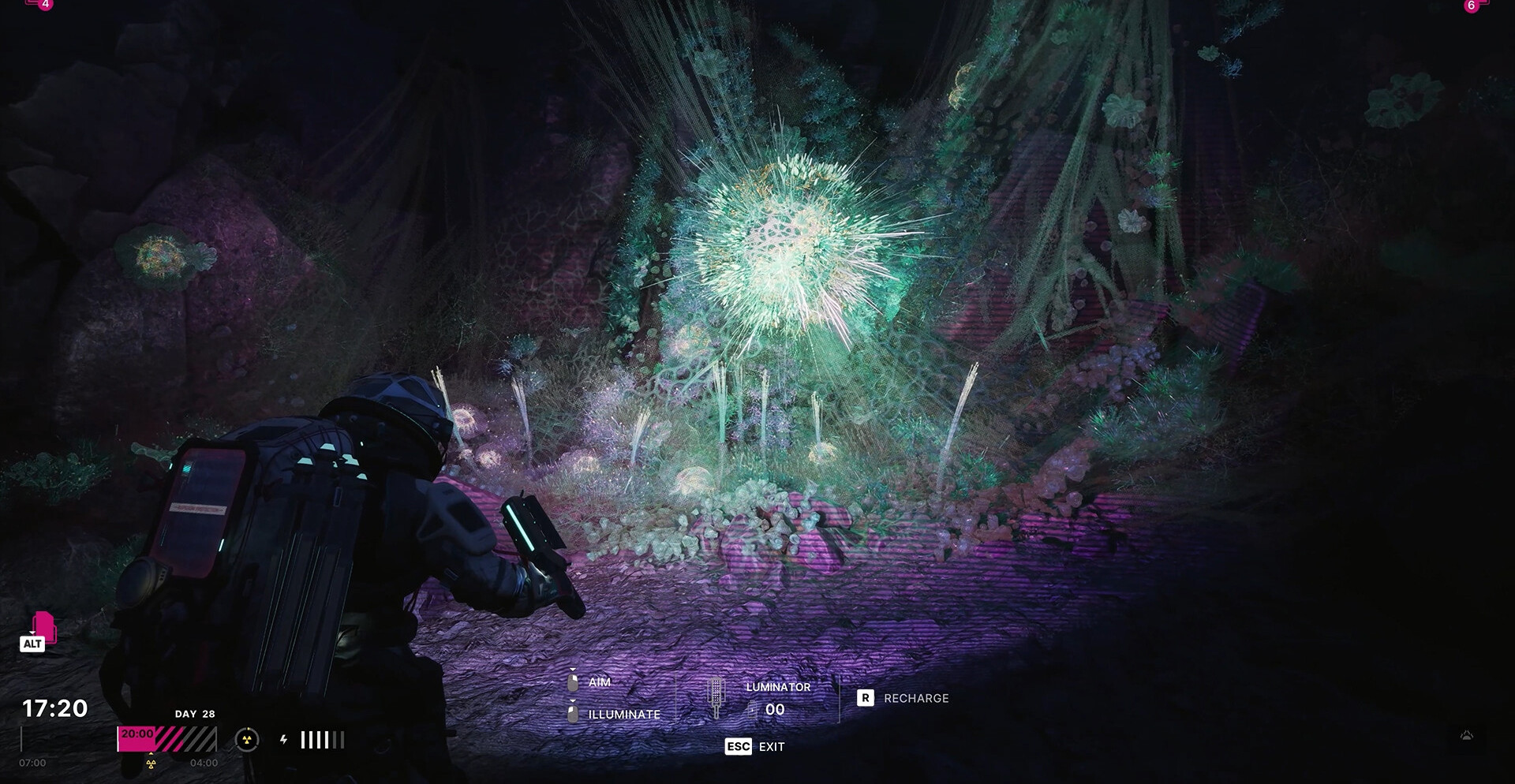Click the small radiation marker under the day bar

(151, 763)
